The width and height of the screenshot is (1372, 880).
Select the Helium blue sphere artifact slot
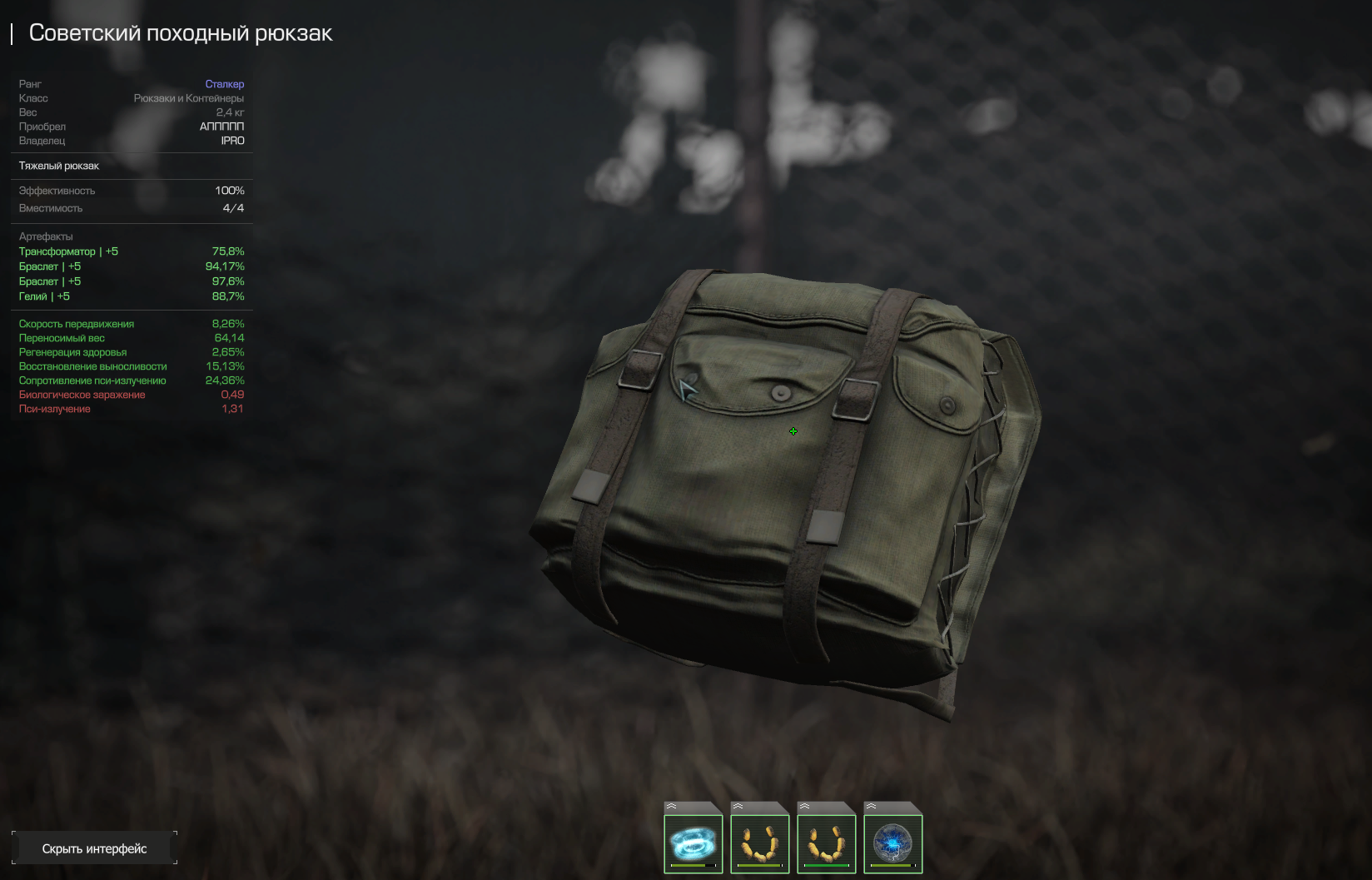click(892, 842)
